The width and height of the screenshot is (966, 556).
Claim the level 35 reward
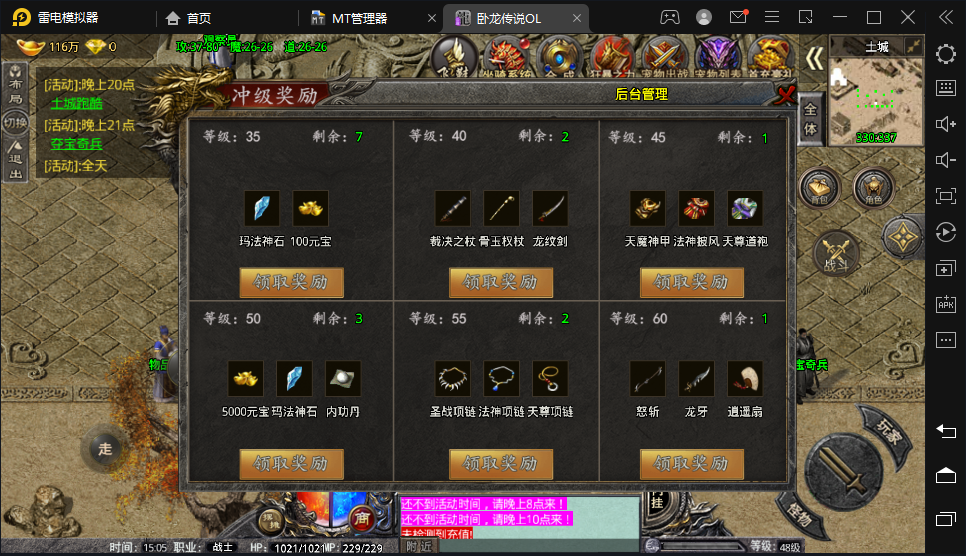tap(291, 282)
